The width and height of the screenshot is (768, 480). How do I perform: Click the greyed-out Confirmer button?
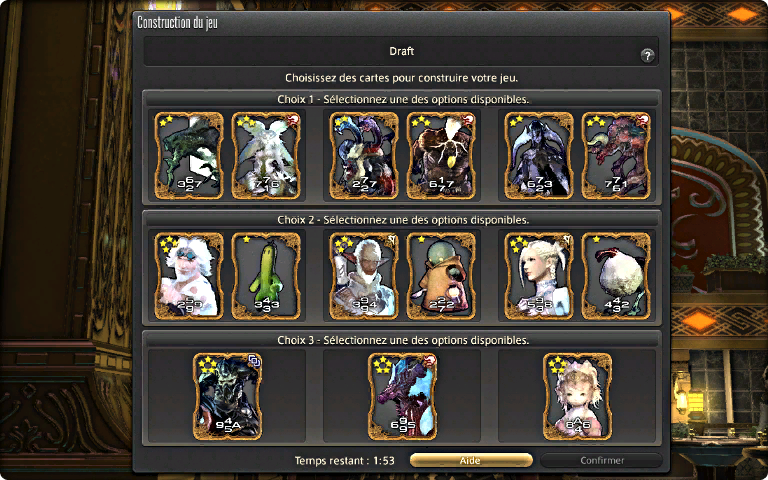click(601, 461)
